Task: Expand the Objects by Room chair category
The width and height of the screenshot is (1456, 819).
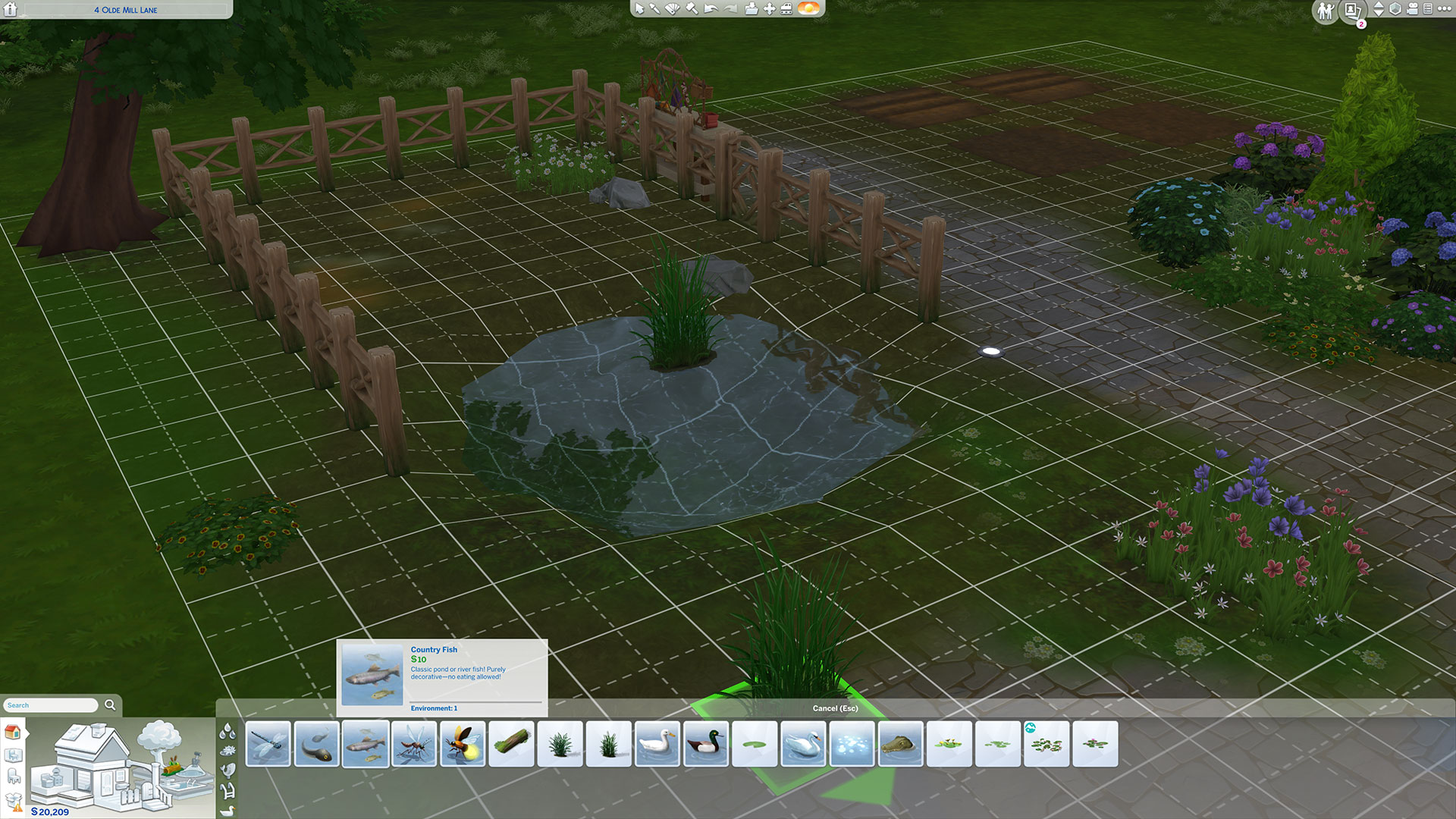Action: pos(13,775)
